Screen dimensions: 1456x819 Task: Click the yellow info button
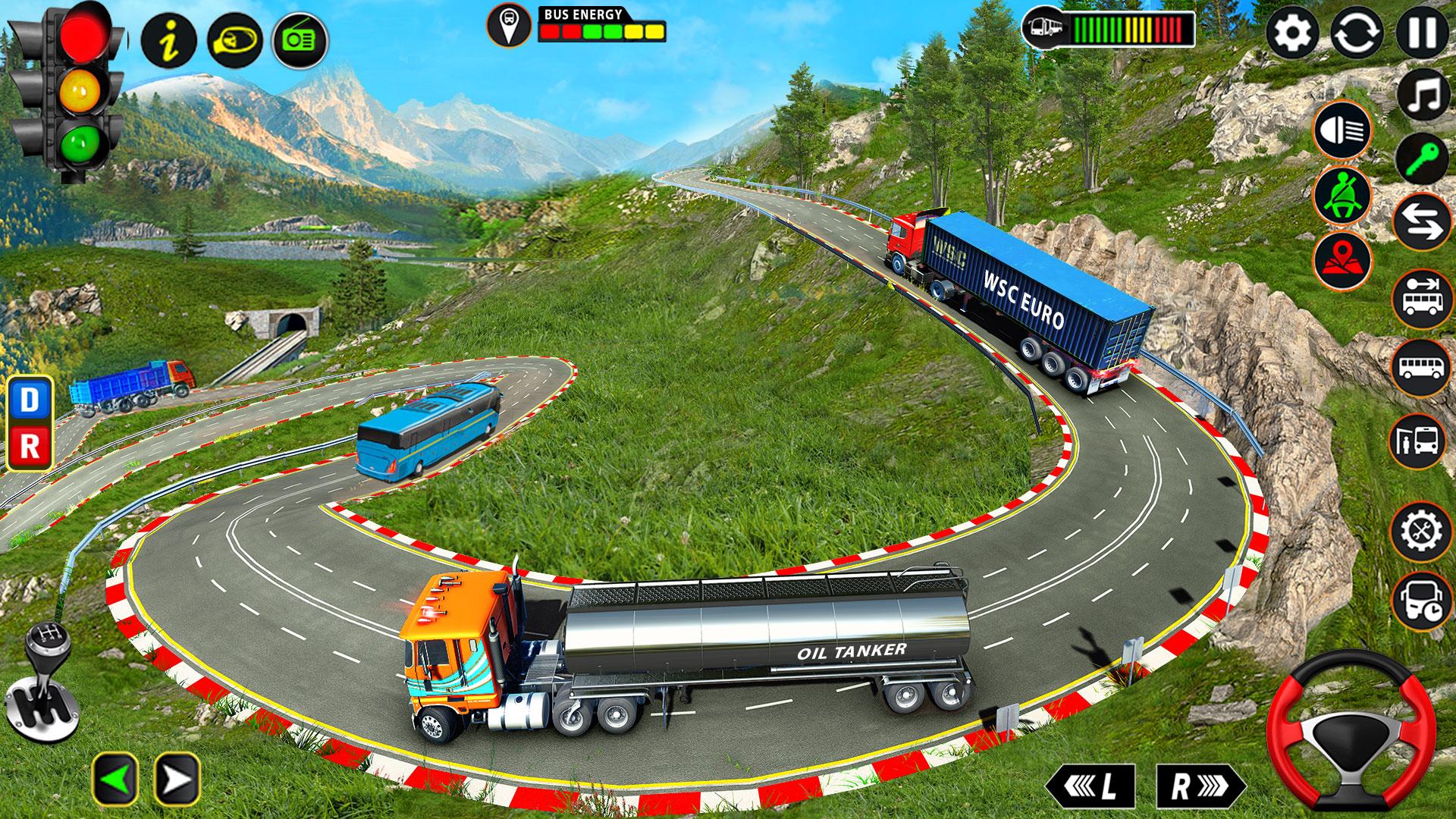tap(169, 39)
